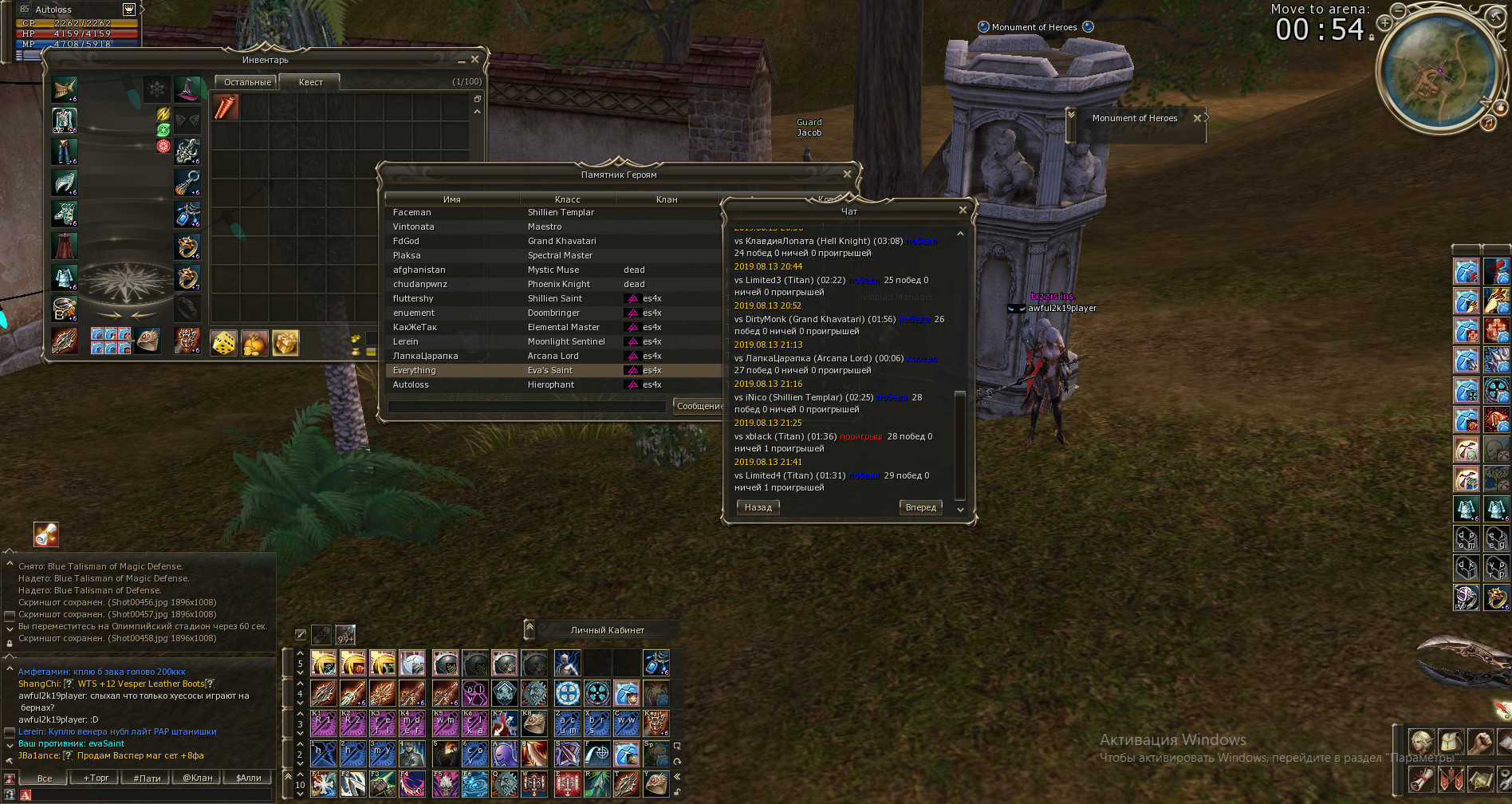Close the Monument of Heroes target bar
The image size is (1512, 804).
coord(1197,118)
